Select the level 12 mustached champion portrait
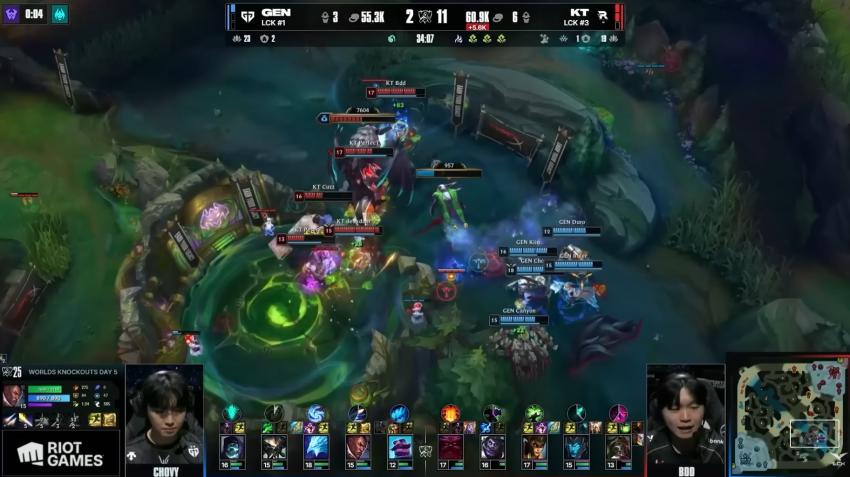850x477 pixels. pyautogui.click(x=400, y=447)
